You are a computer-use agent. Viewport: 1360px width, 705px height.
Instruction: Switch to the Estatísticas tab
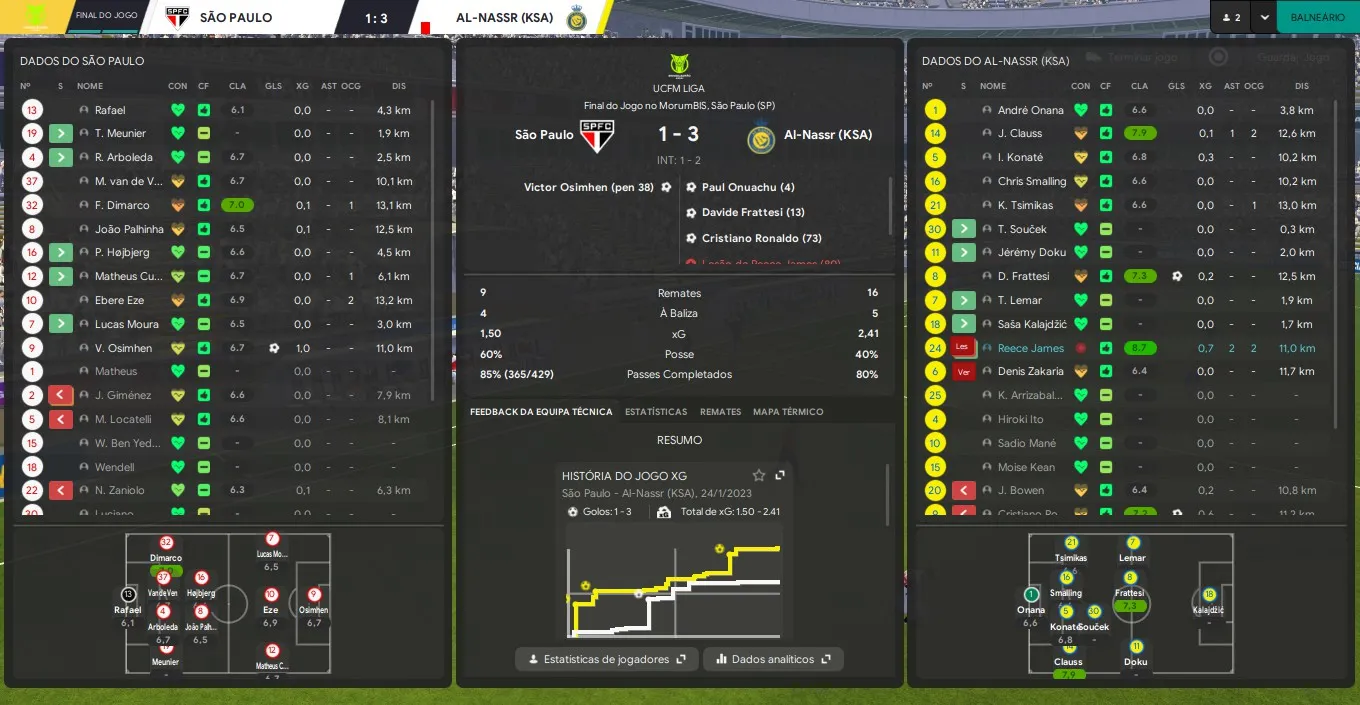(x=656, y=412)
